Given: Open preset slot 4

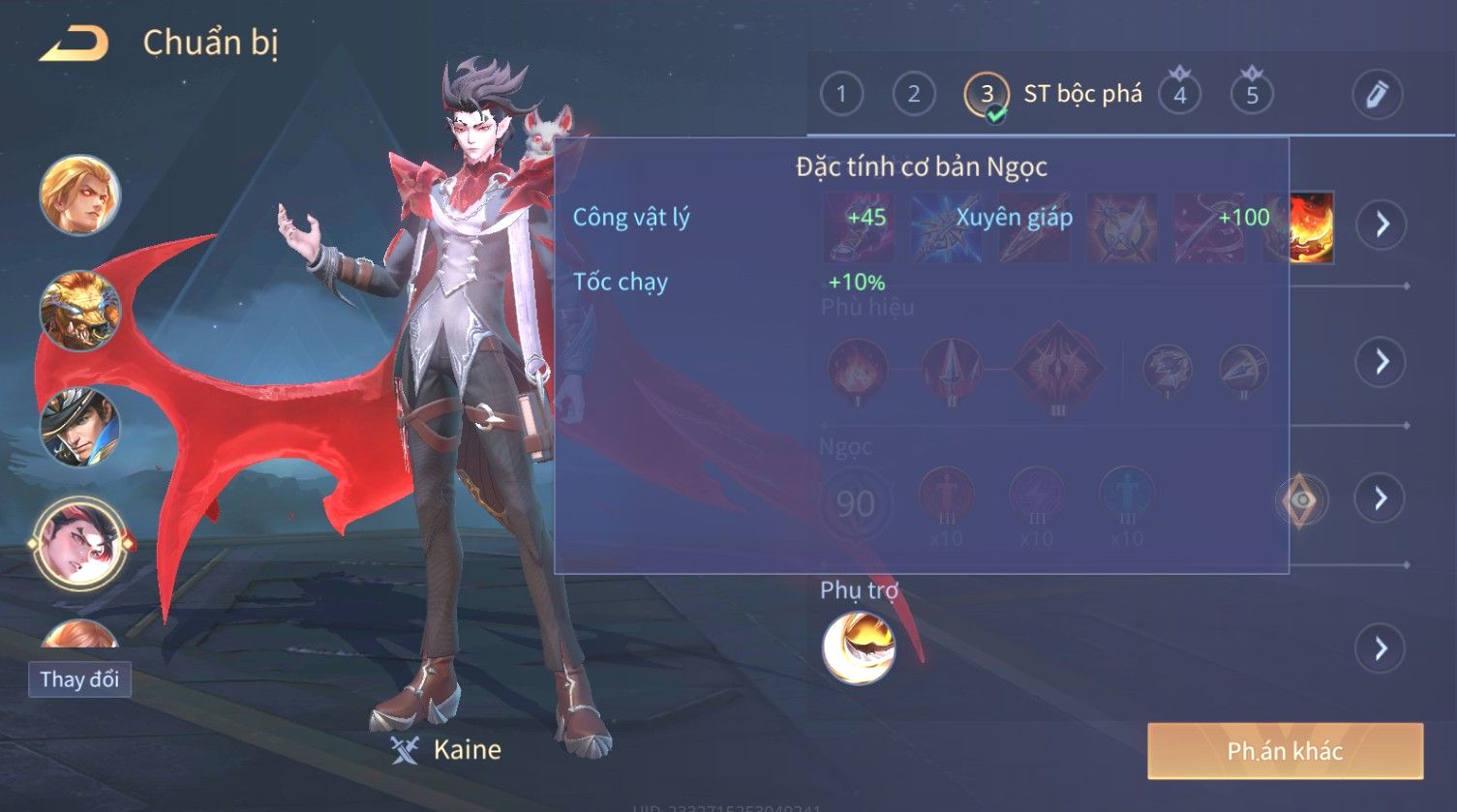Looking at the screenshot, I should click(x=1179, y=95).
